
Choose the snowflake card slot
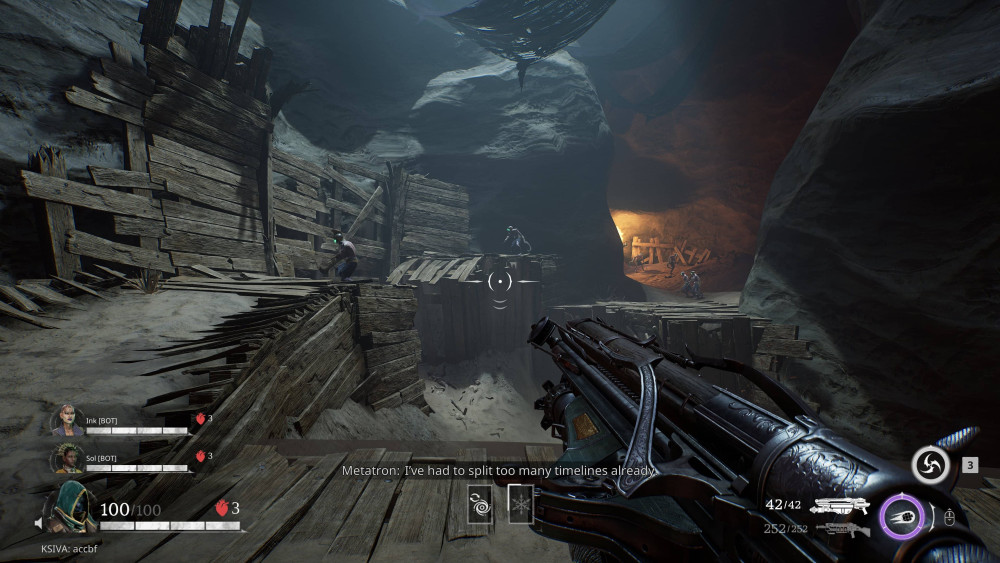[520, 503]
